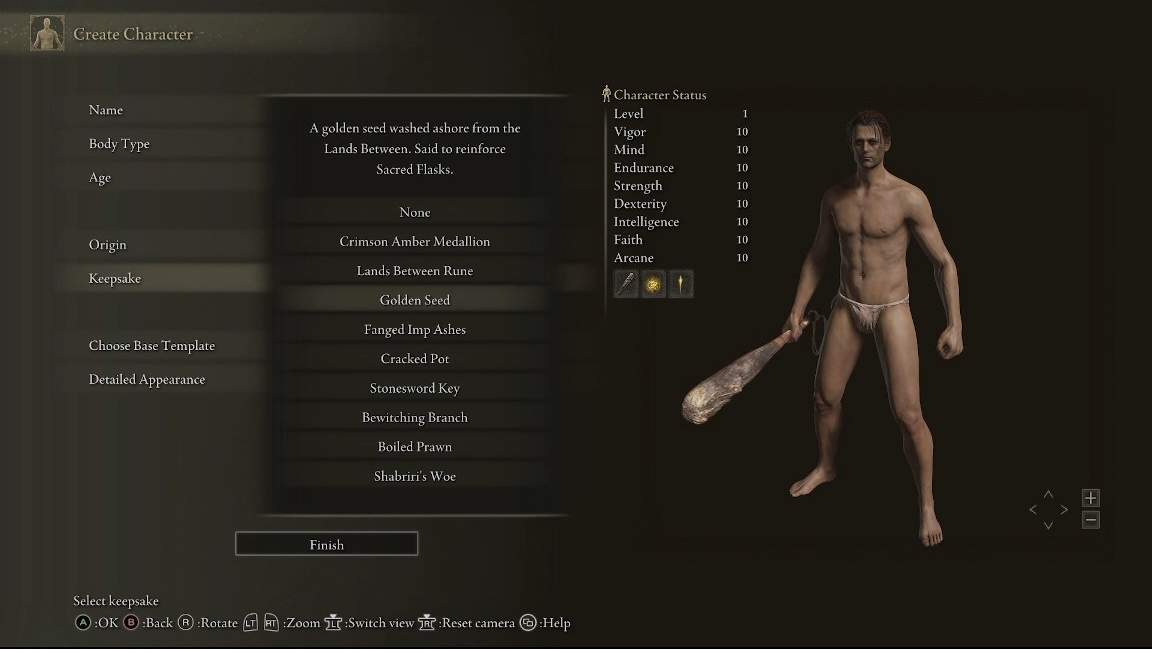Zoom out with the minus button
The height and width of the screenshot is (649, 1152).
[1090, 520]
